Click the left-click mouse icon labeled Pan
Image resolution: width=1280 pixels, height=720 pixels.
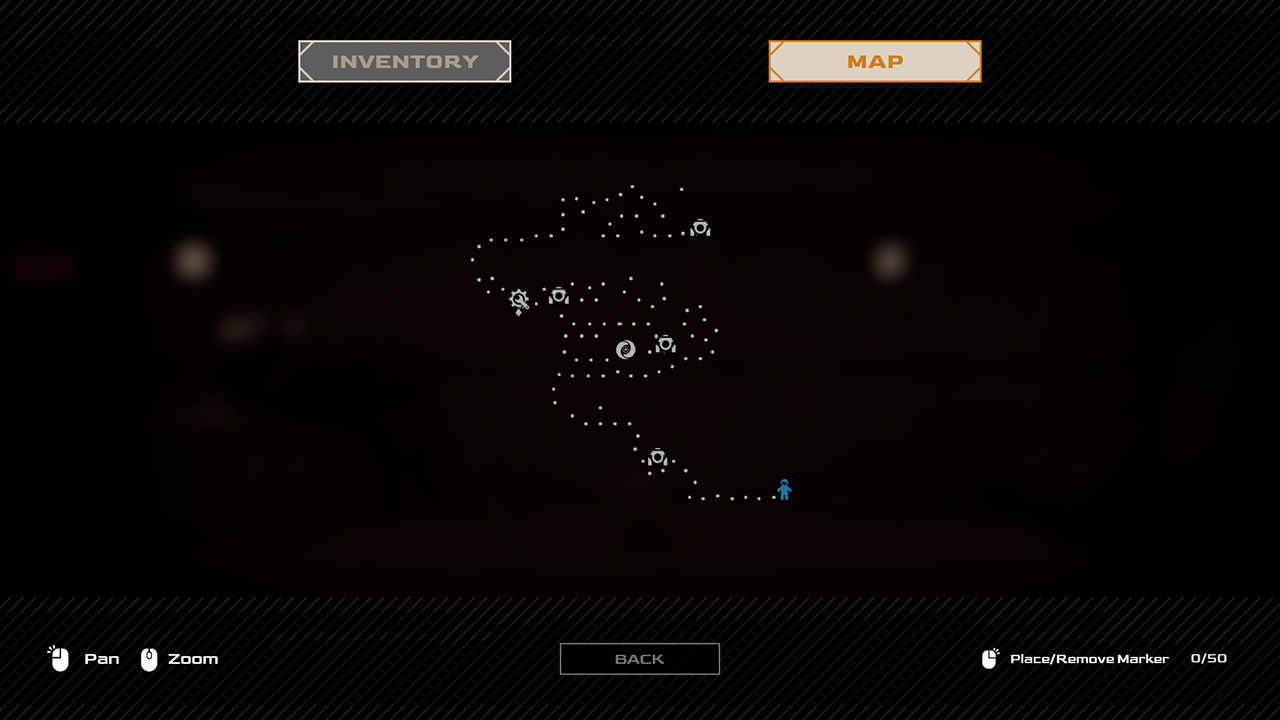click(58, 658)
